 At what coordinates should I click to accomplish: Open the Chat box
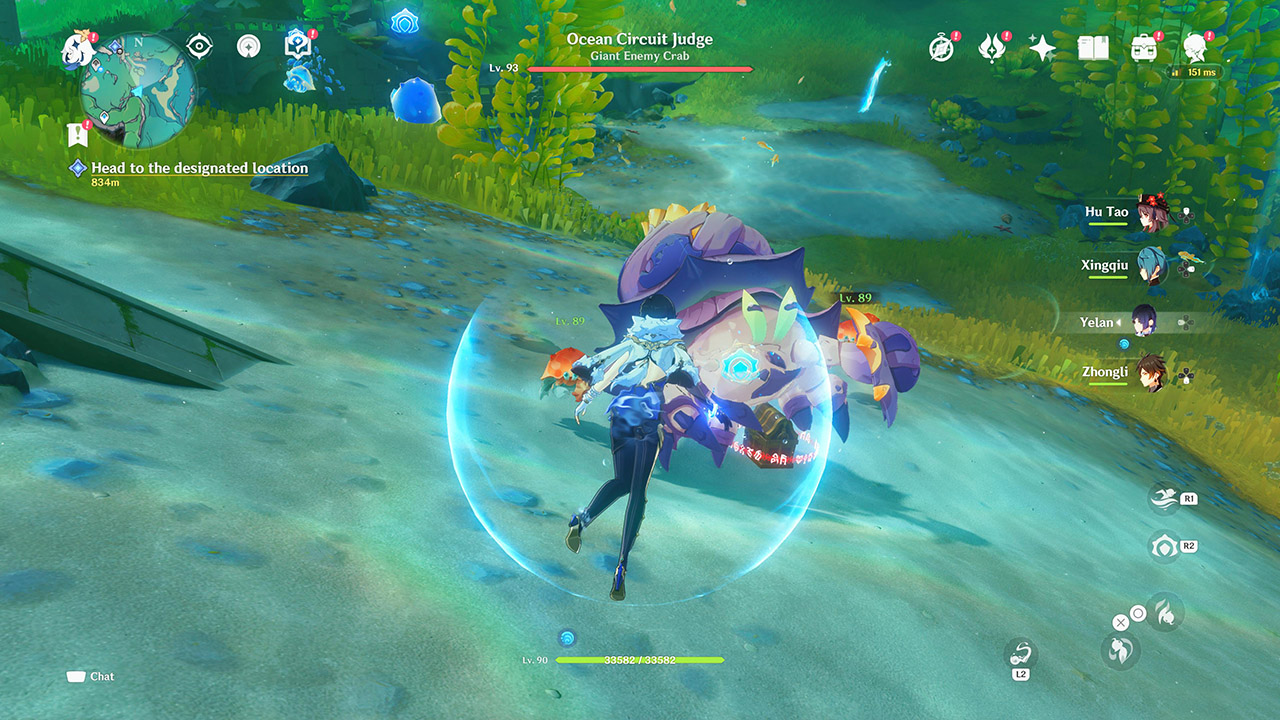coord(91,677)
